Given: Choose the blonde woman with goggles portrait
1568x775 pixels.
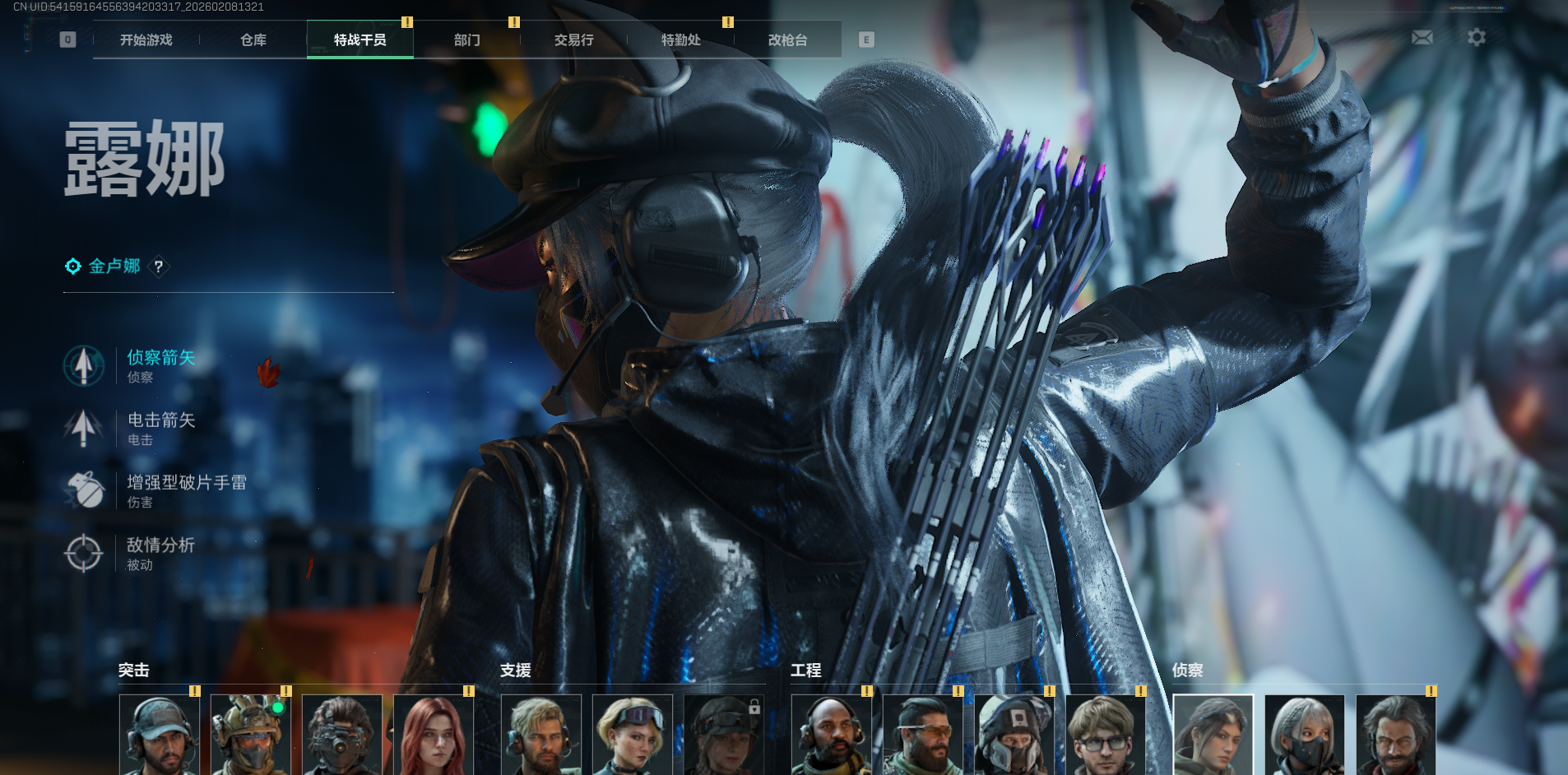Looking at the screenshot, I should coord(632,735).
